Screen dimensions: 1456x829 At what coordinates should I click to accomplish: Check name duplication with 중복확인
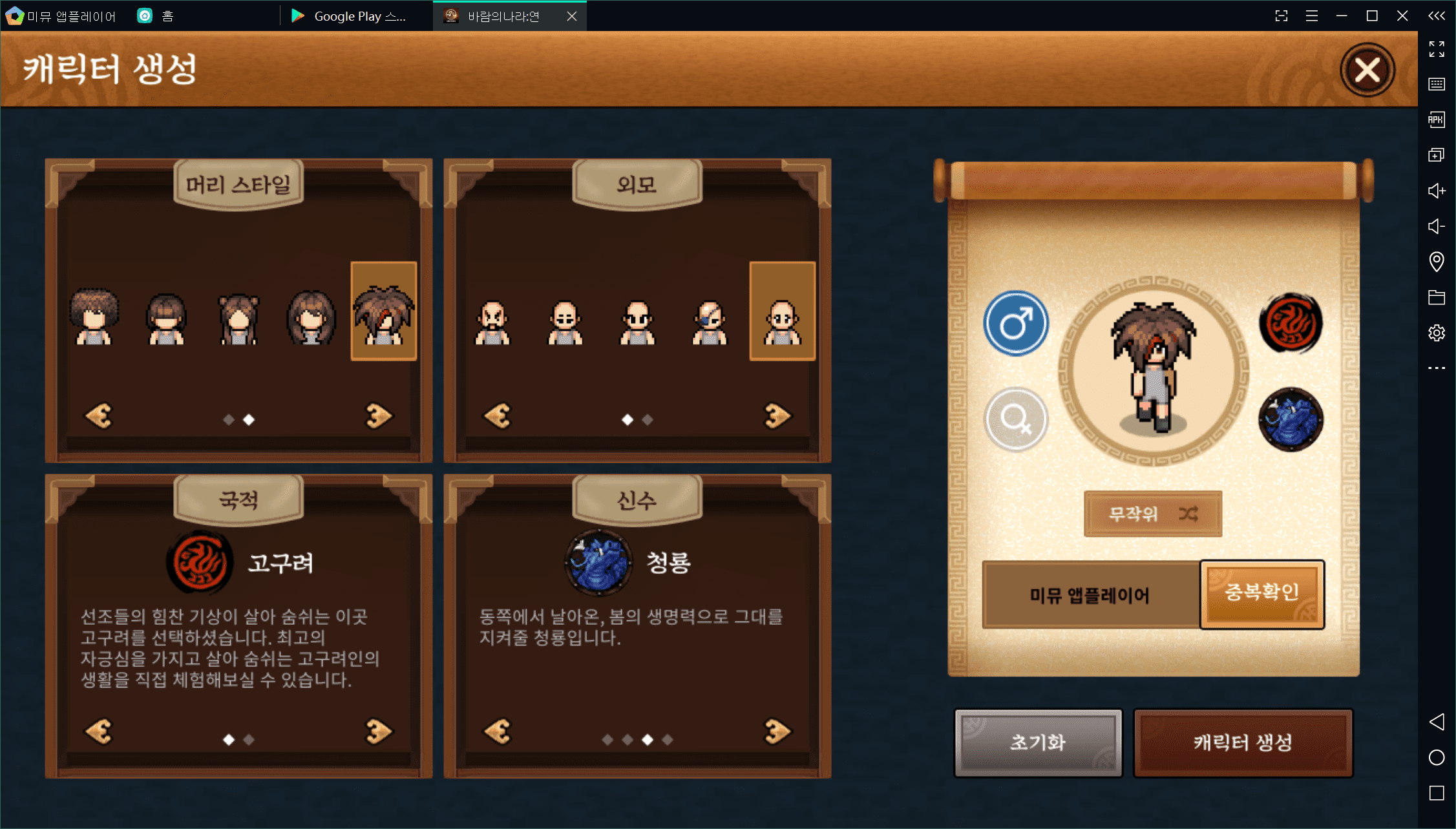coord(1261,594)
